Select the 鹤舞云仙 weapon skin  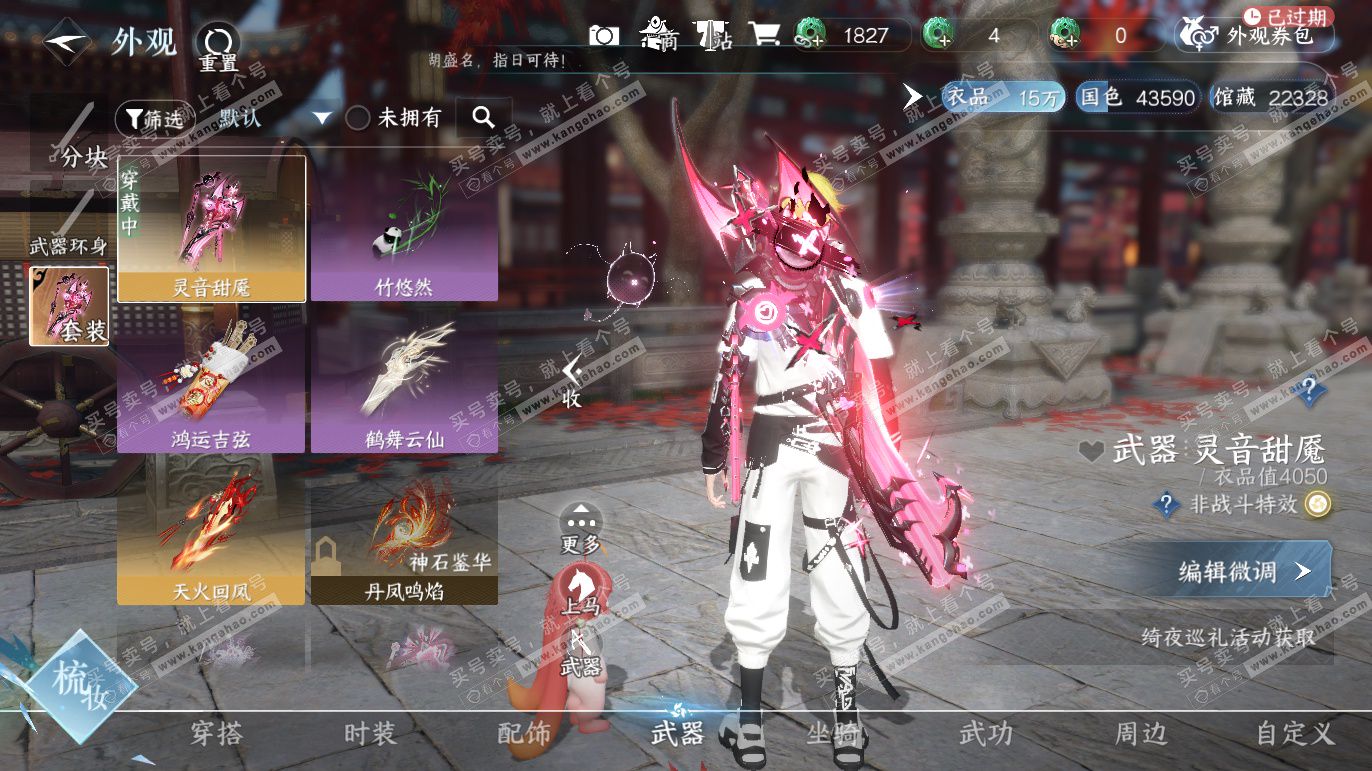404,381
